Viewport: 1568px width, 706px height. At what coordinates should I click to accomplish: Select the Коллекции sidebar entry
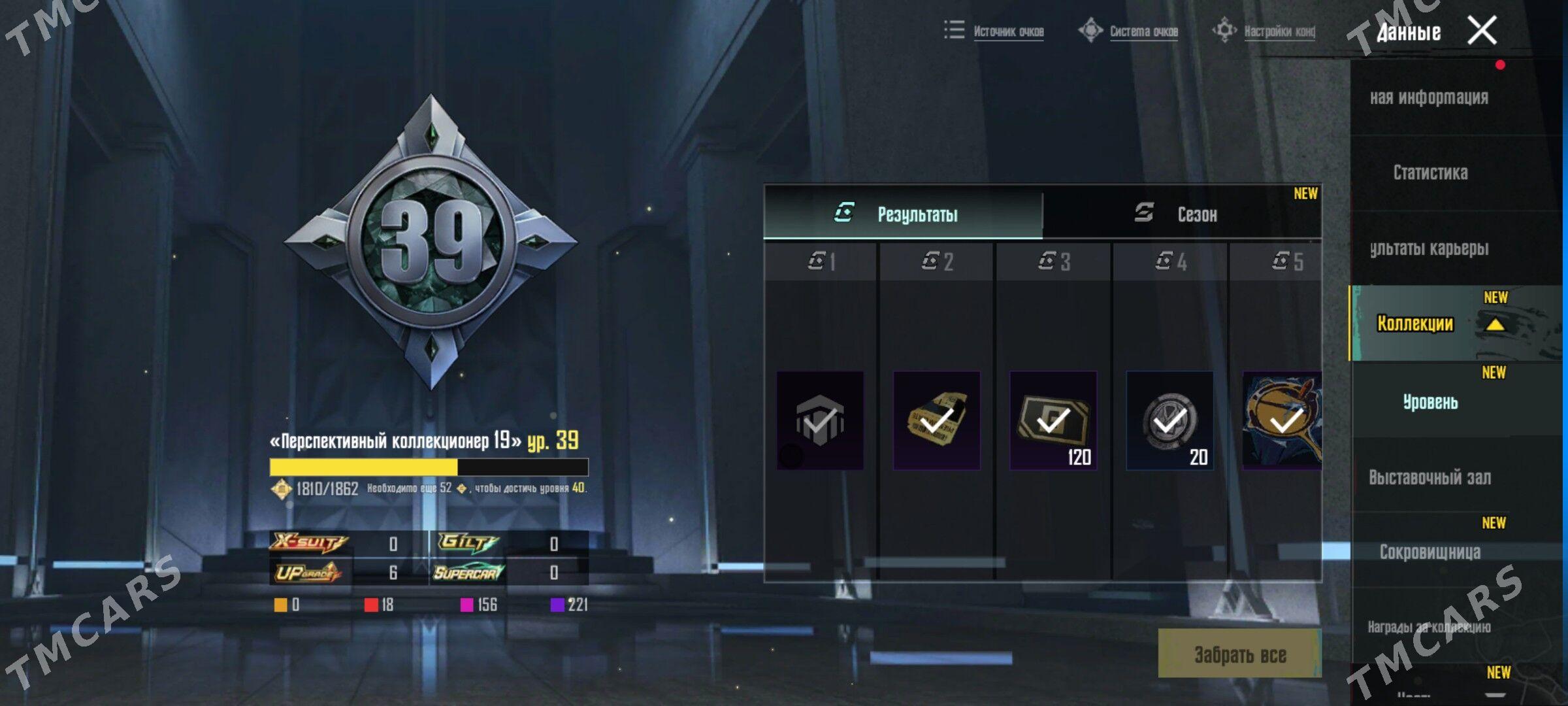(x=1415, y=323)
